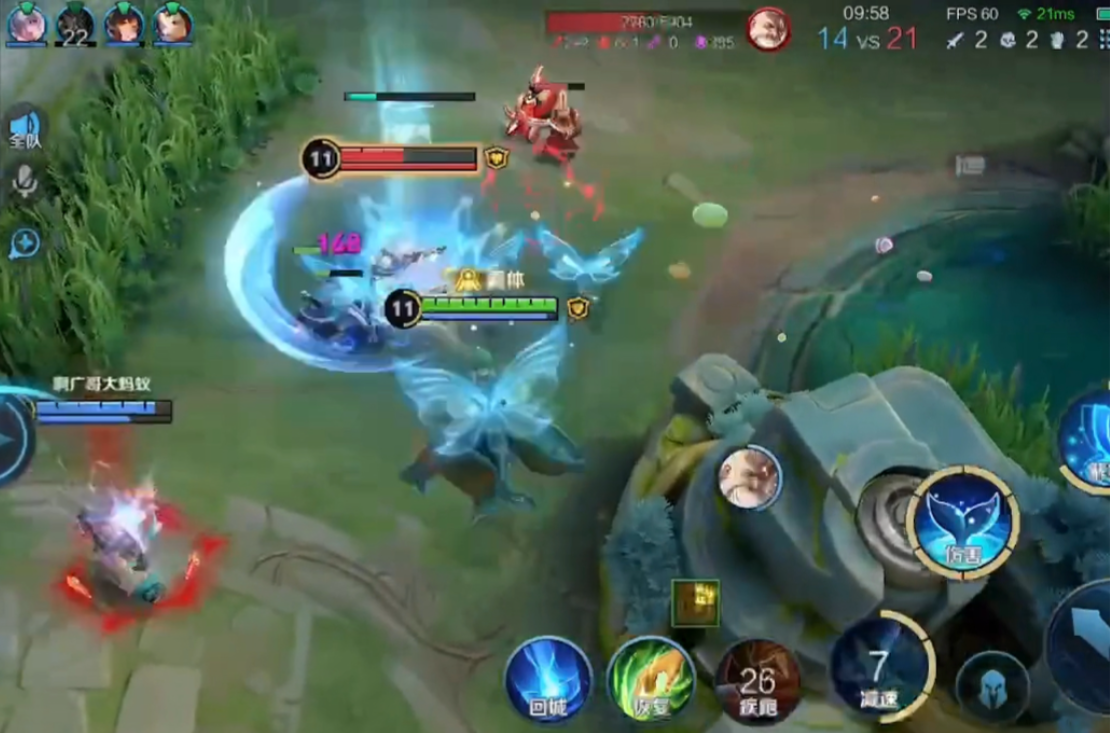
Task: Toggle the 全队 team speaker button
Action: pos(25,129)
